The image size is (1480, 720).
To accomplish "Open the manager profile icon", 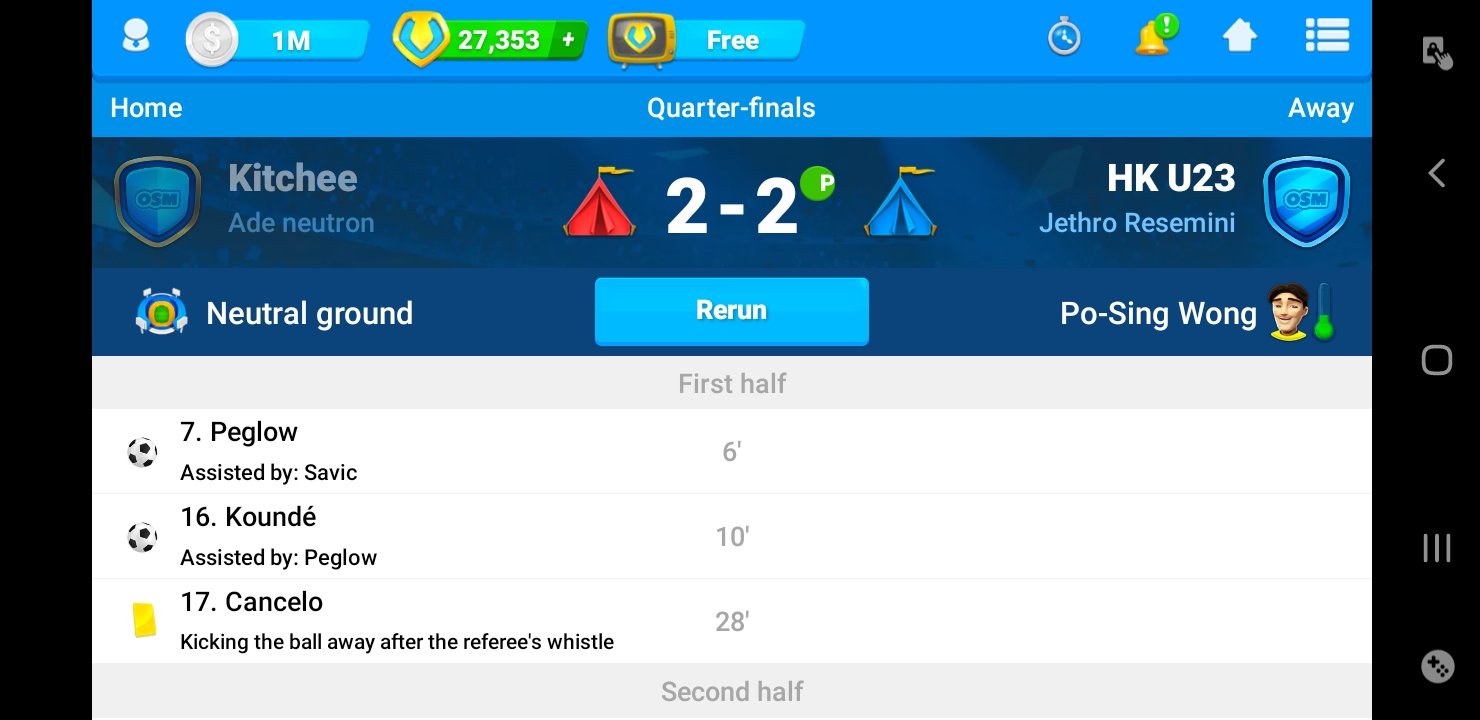I will (x=136, y=39).
